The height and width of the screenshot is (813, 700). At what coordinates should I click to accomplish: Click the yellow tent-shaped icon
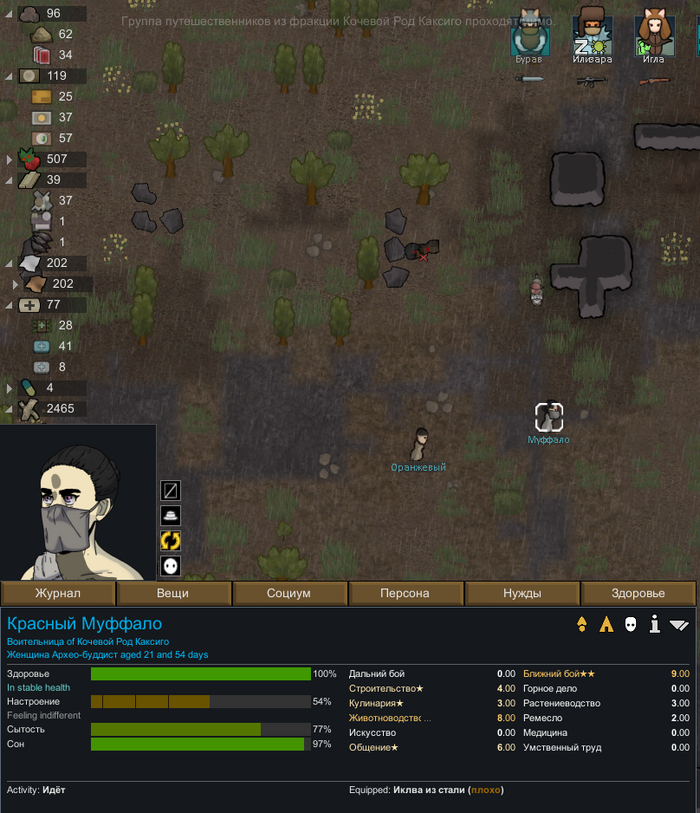pyautogui.click(x=606, y=625)
